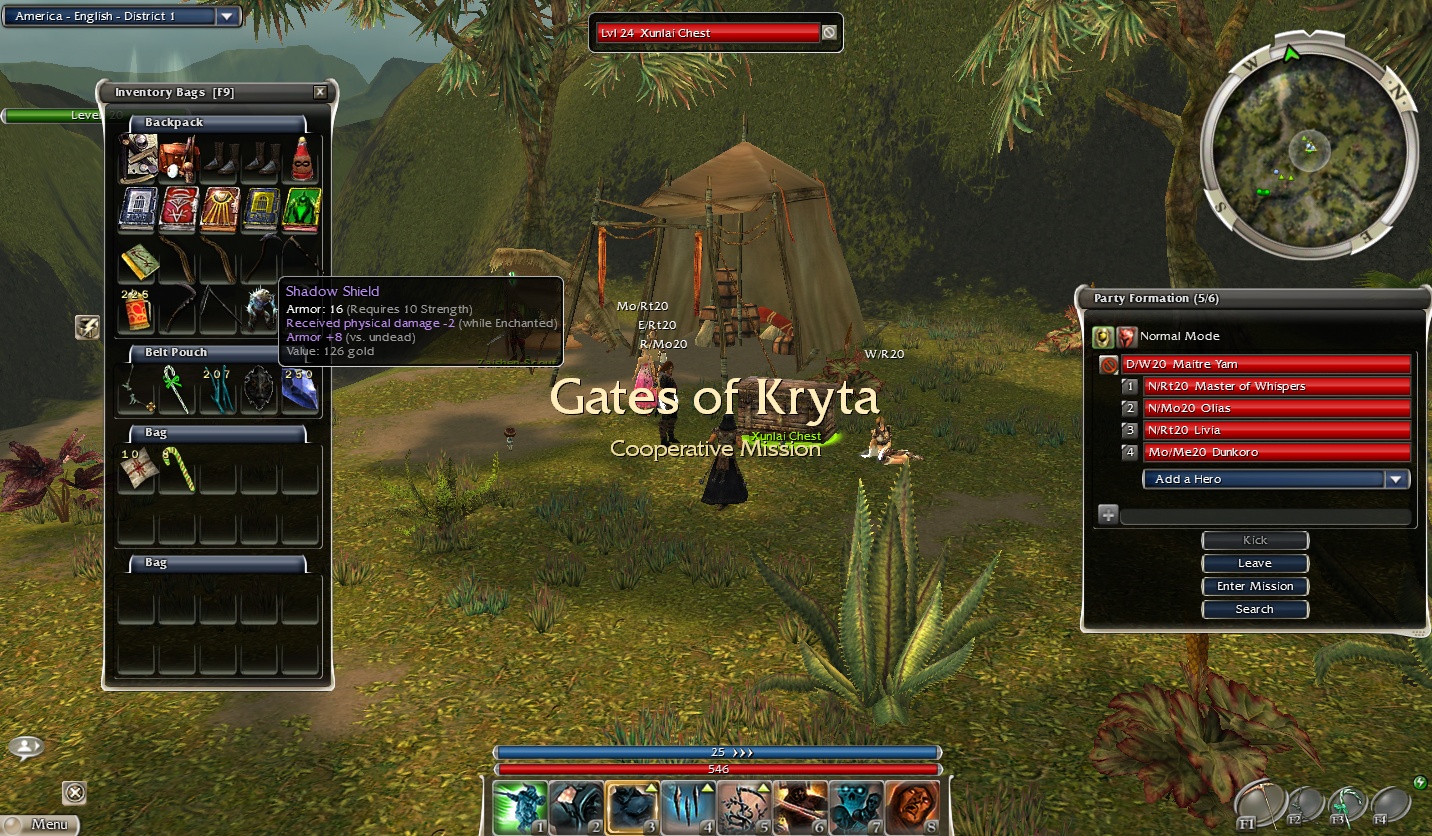Screen dimensions: 1432x836
Task: Open the party Search panel
Action: (x=1255, y=609)
